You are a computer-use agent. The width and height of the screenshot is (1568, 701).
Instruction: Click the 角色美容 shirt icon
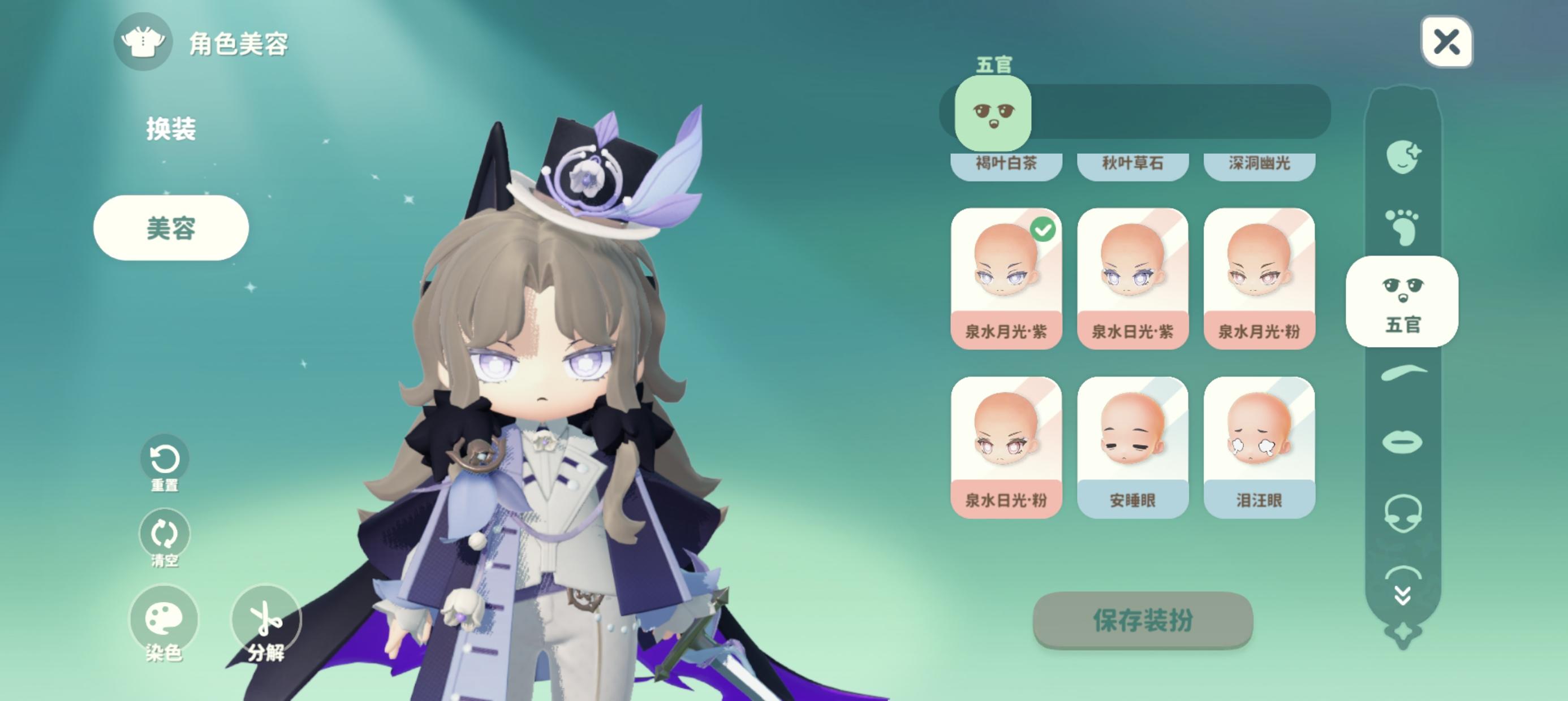(x=144, y=43)
